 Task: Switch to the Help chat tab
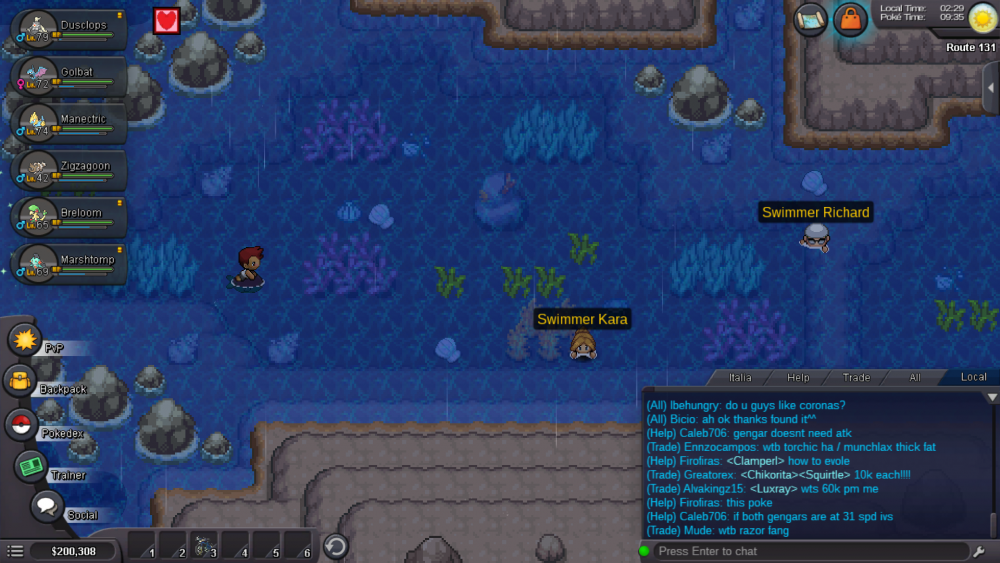pyautogui.click(x=798, y=377)
